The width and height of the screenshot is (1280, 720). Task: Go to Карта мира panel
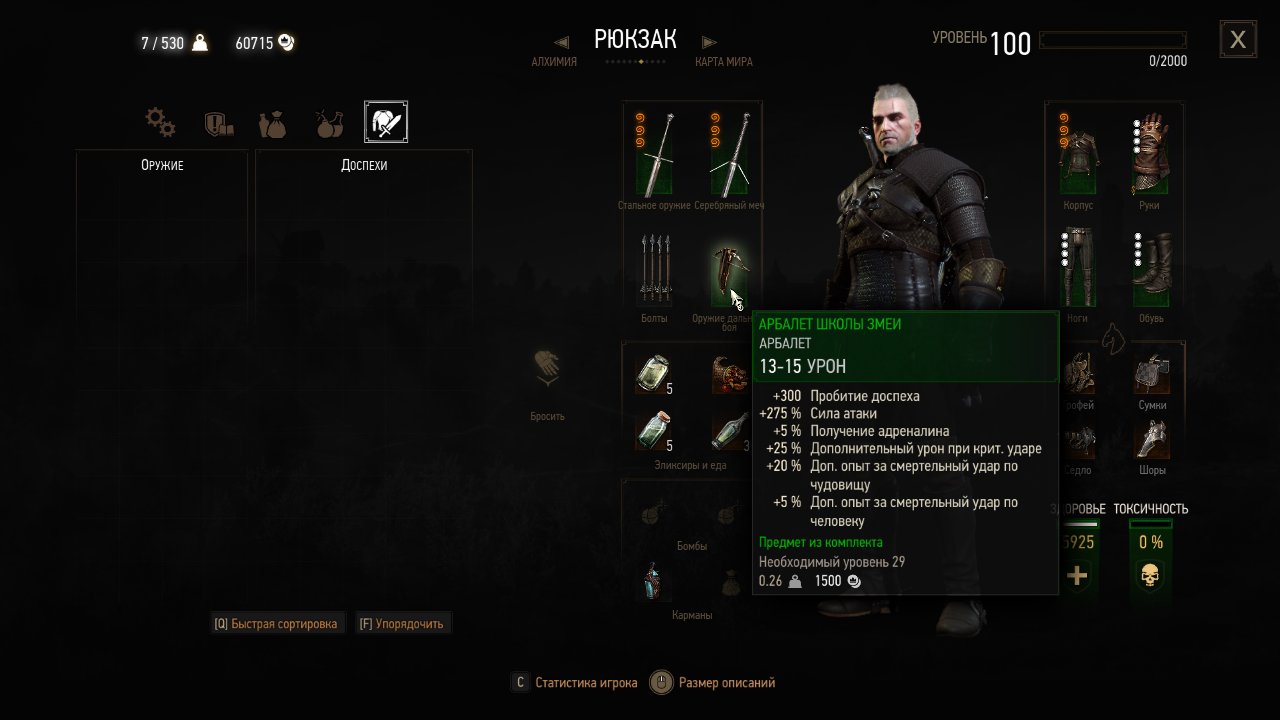point(723,61)
